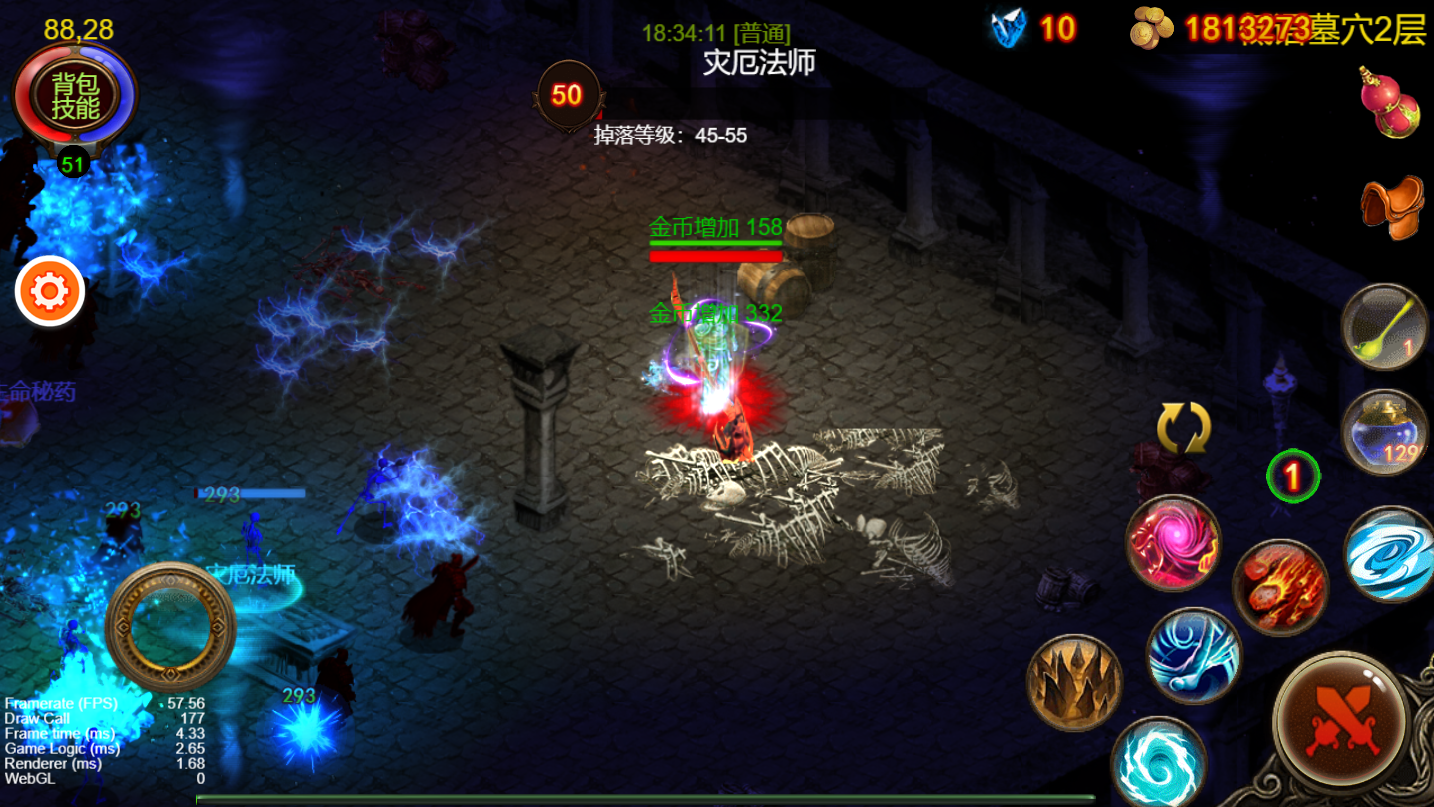Use the green spoon consumable
Screen dimensions: 1434x807
(1386, 326)
